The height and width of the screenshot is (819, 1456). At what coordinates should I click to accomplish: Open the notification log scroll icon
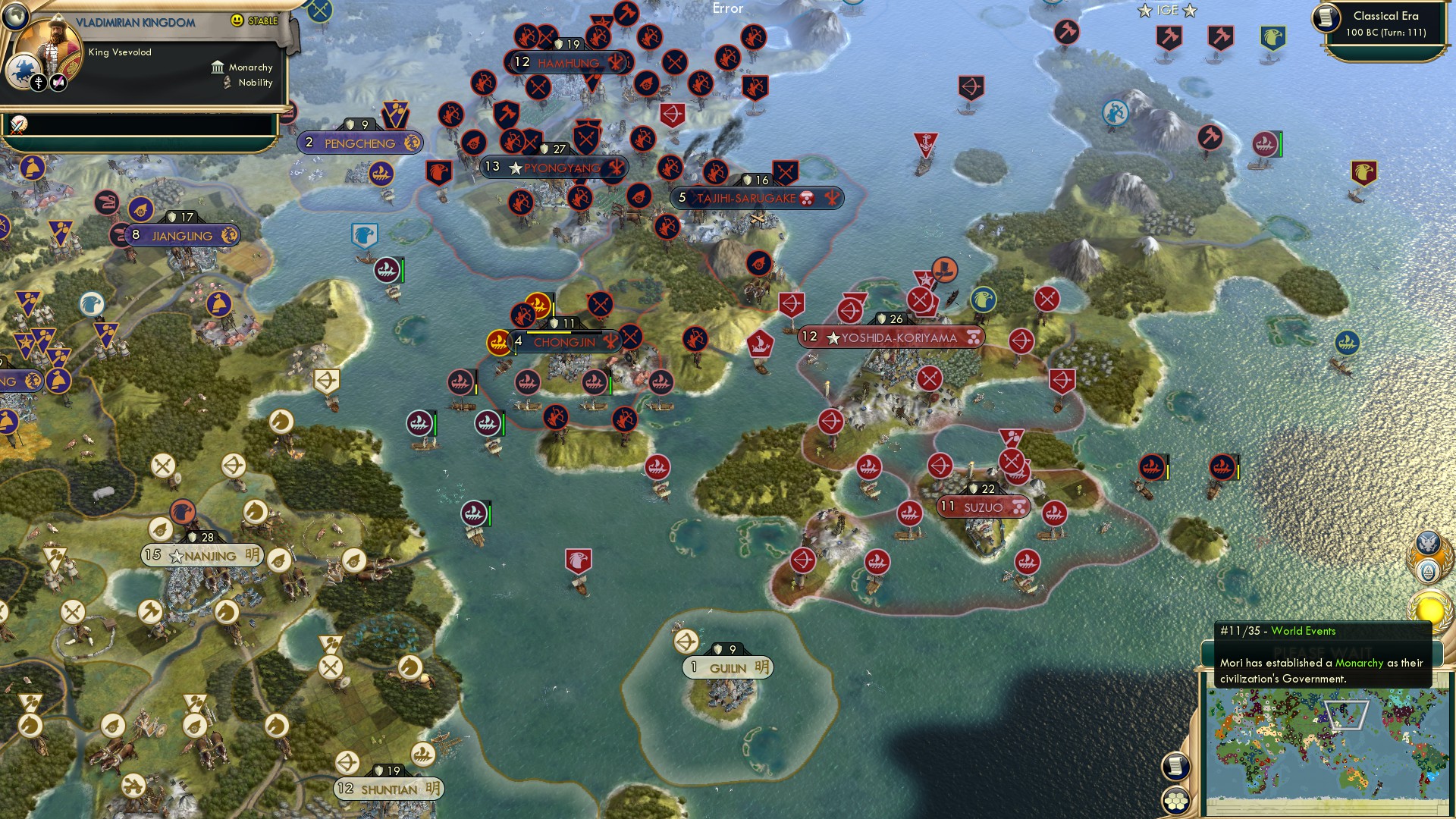[x=1176, y=766]
